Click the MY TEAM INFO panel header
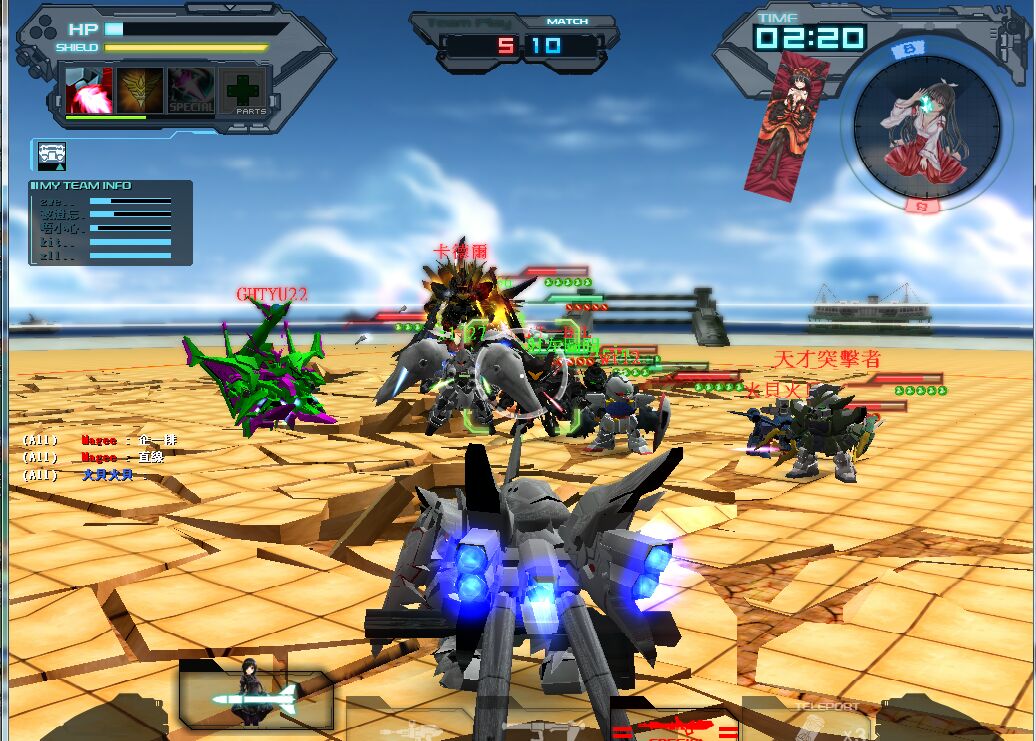Viewport: 1036px width, 741px height. click(85, 186)
